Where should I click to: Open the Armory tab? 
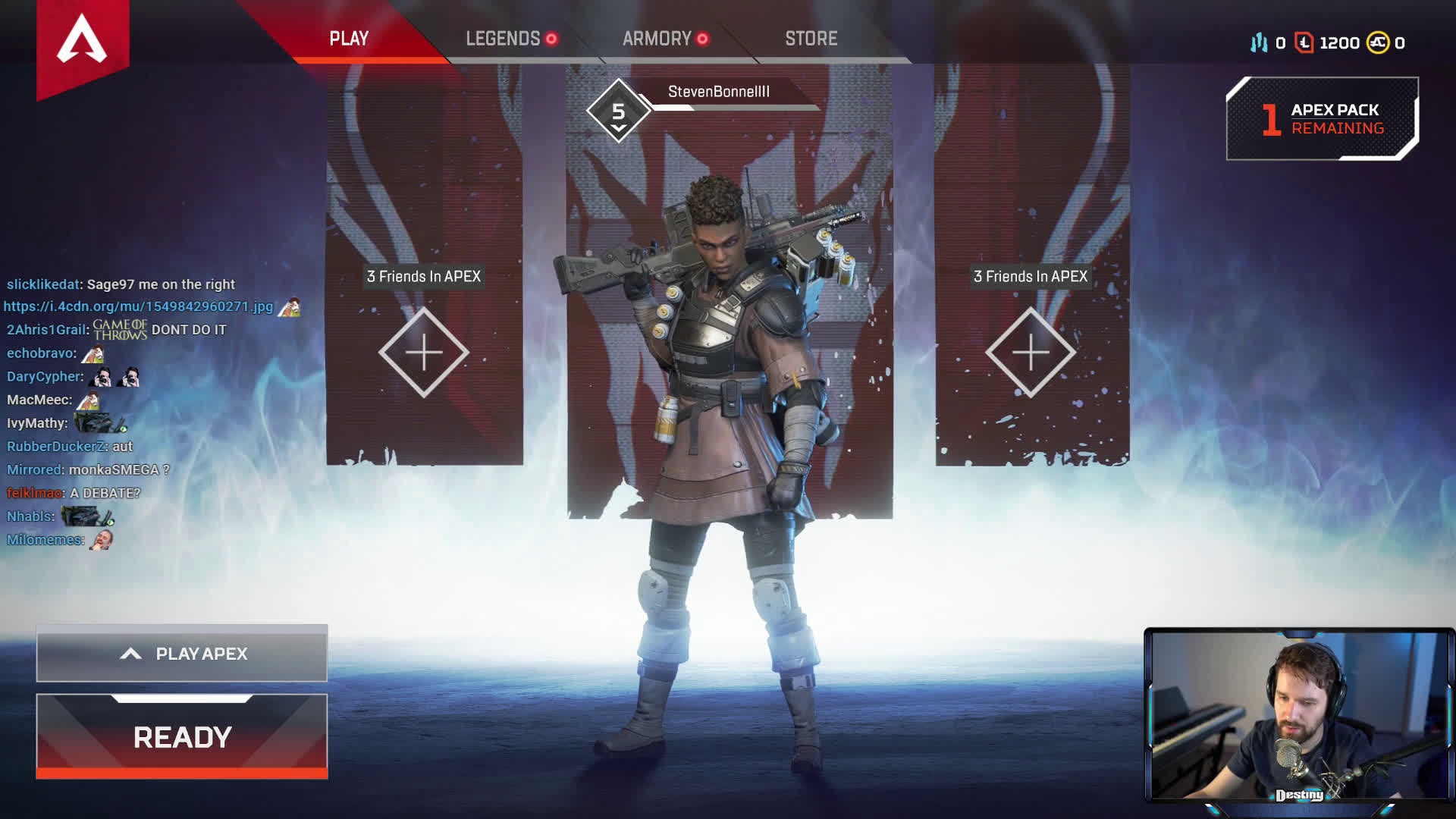[657, 39]
